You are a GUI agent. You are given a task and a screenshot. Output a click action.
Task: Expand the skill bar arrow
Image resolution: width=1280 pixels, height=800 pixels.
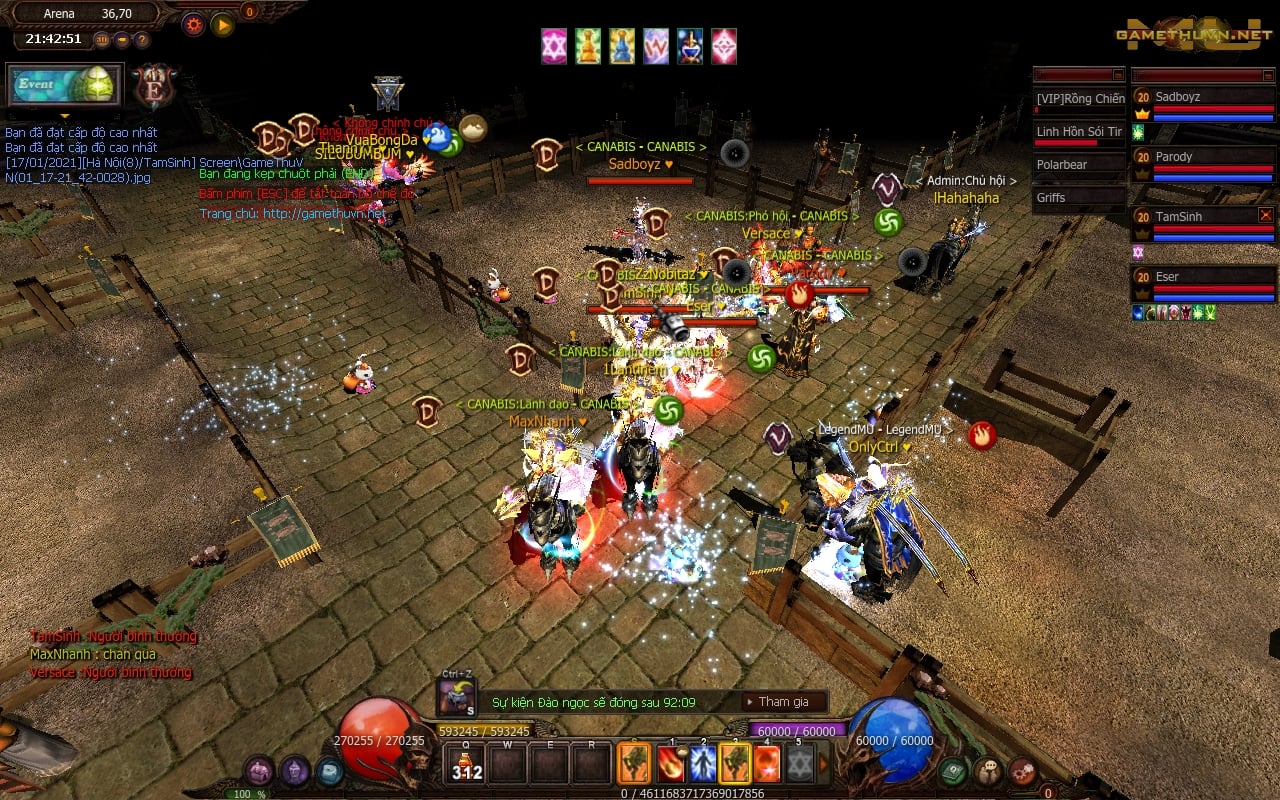pos(824,764)
